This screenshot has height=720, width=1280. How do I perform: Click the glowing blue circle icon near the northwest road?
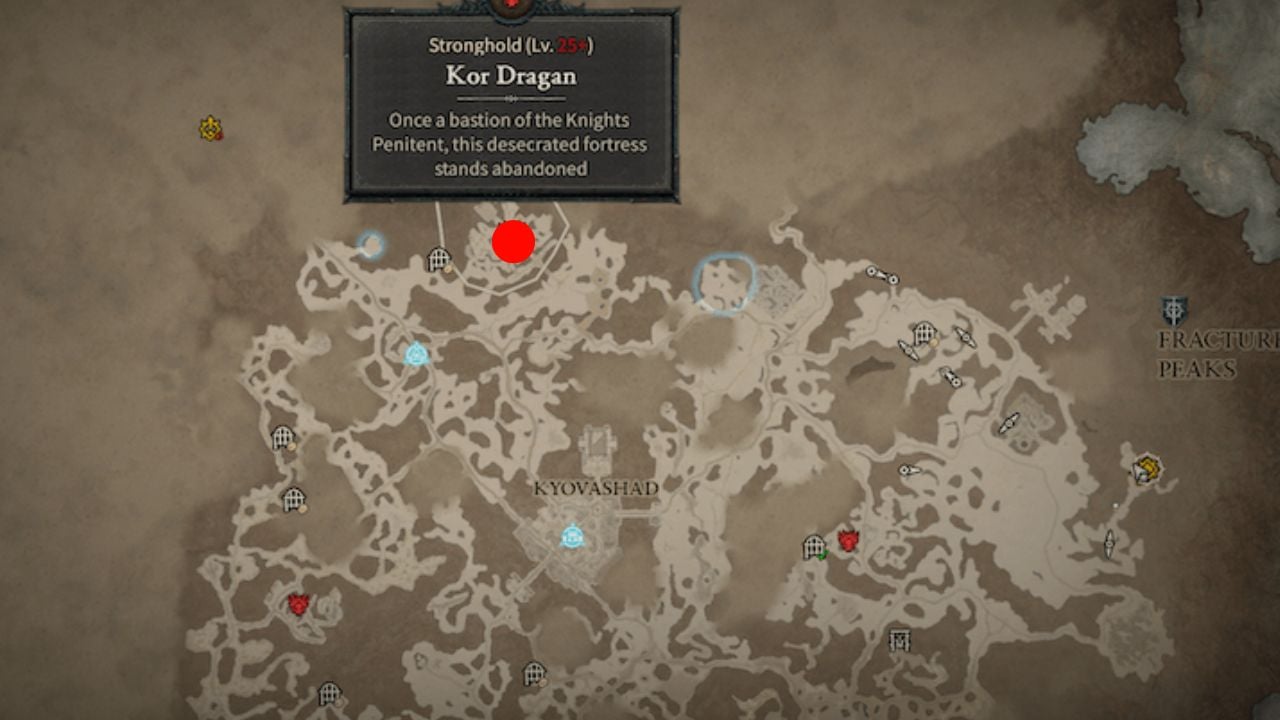[x=371, y=243]
